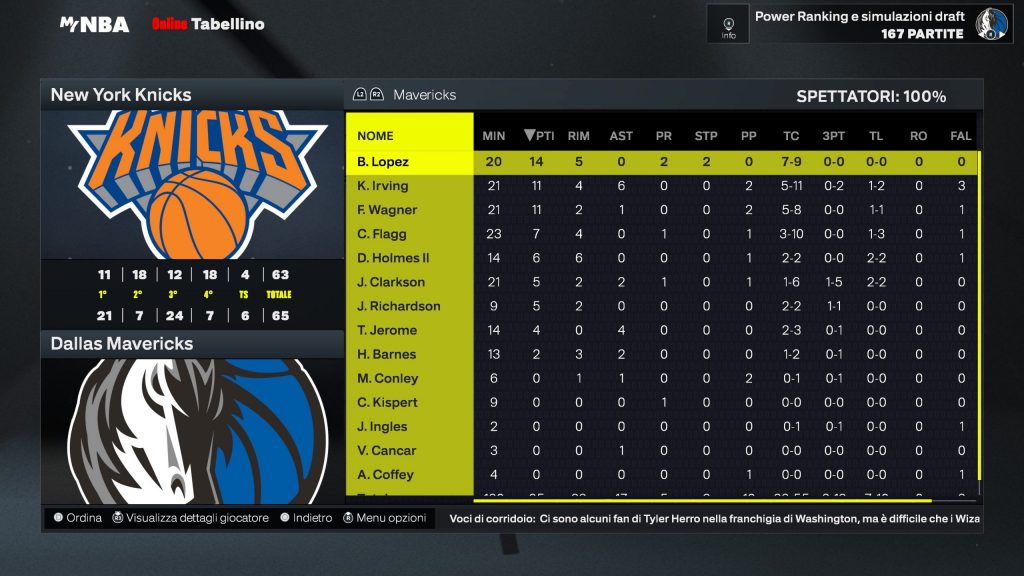Image resolution: width=1024 pixels, height=576 pixels.
Task: Click the NOME column header
Action: tap(376, 136)
